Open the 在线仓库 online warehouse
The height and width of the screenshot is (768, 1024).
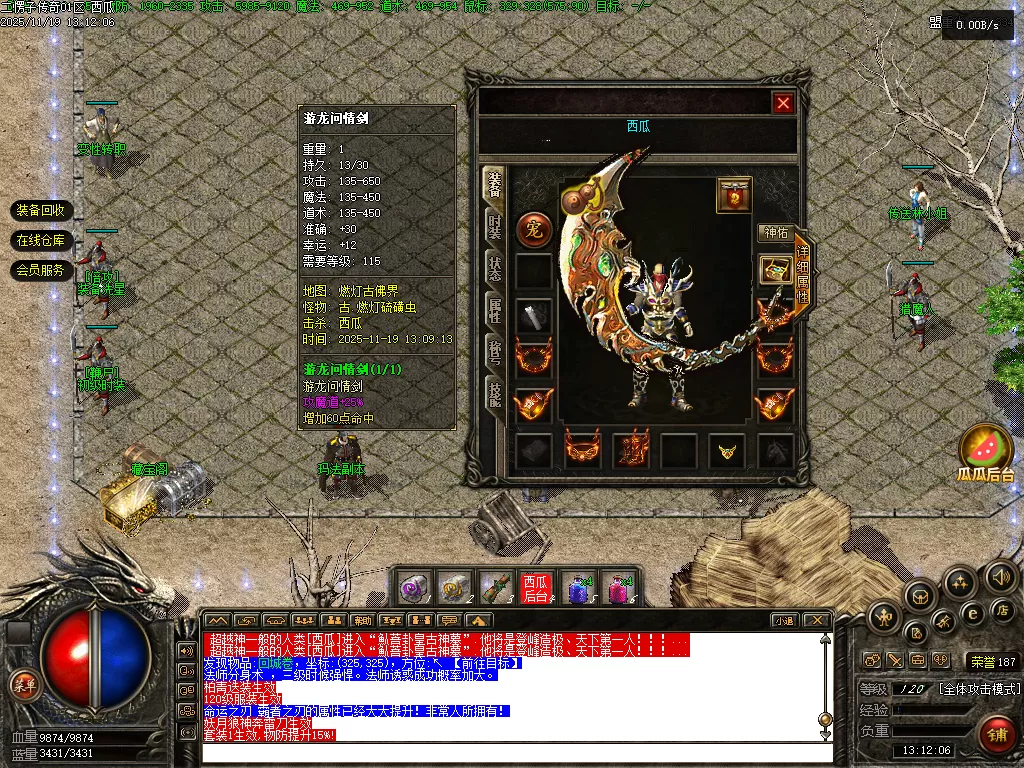tap(41, 240)
